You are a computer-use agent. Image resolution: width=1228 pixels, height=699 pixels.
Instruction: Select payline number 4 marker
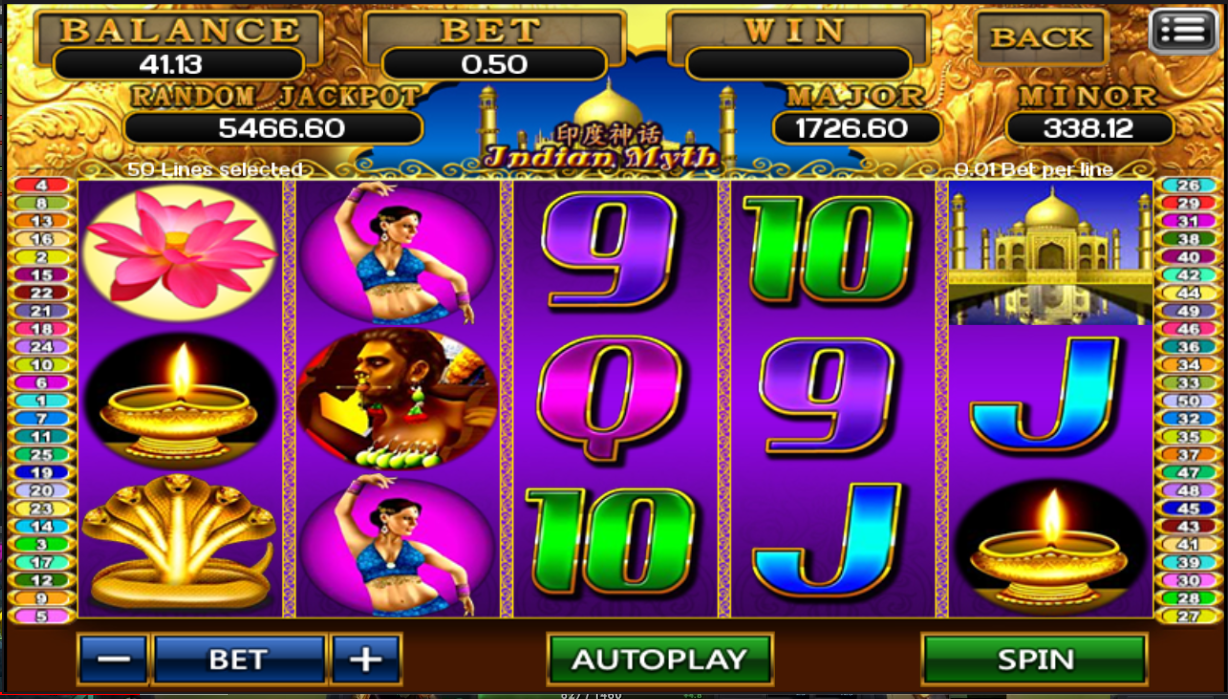click(x=41, y=186)
